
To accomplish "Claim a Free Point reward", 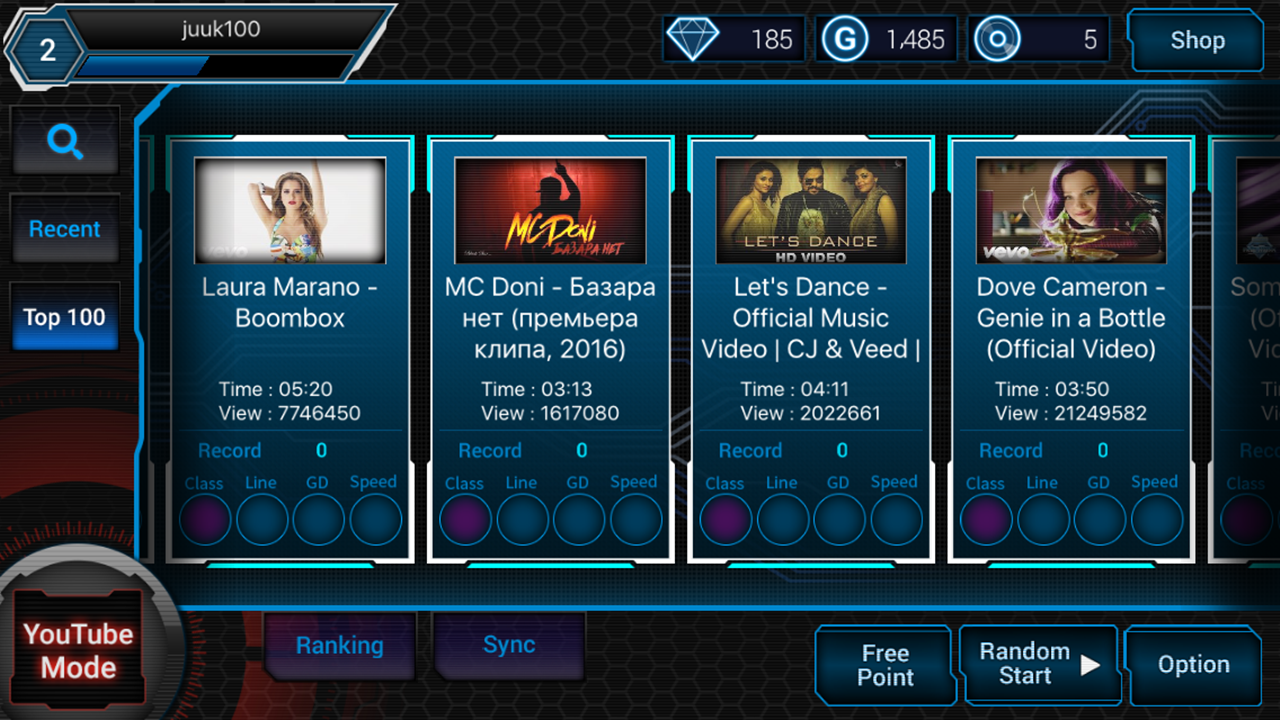I will click(883, 664).
